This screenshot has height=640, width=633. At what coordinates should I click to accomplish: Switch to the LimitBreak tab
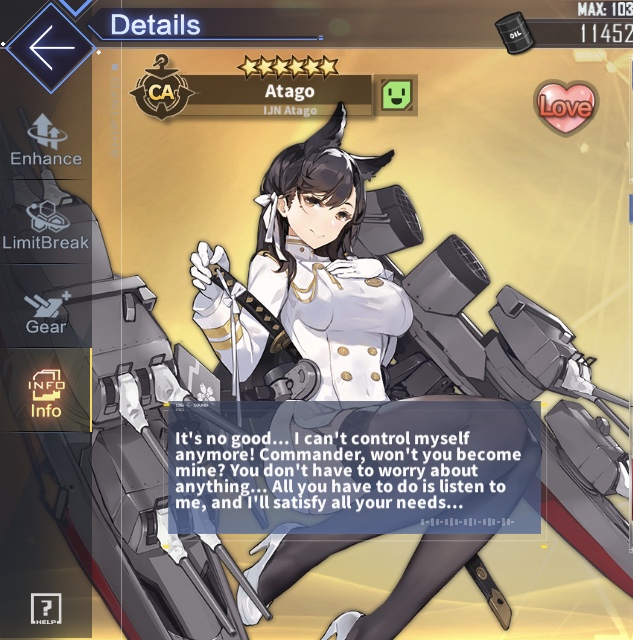tap(46, 224)
